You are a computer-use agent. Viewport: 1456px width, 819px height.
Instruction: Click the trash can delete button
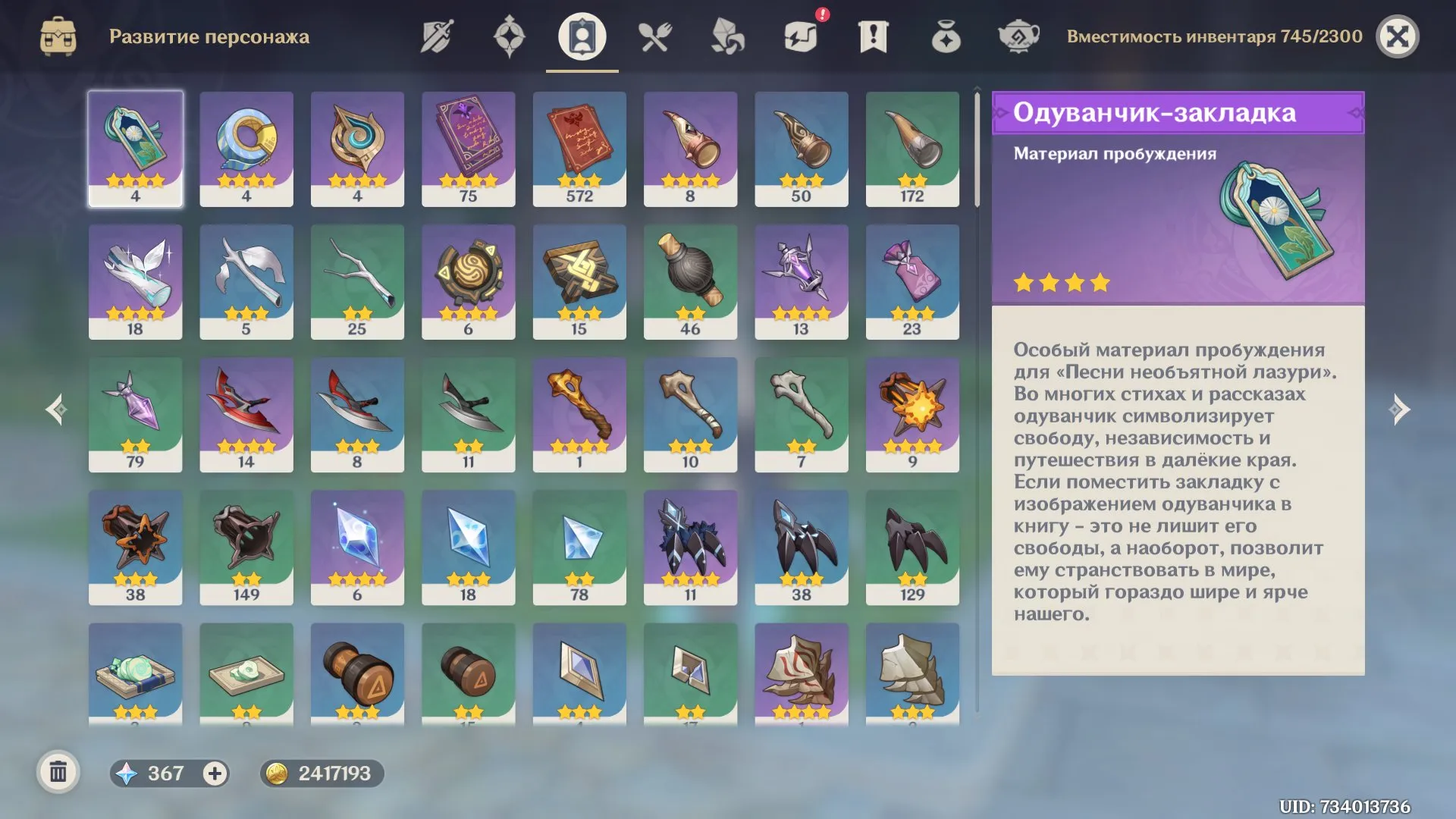click(58, 773)
